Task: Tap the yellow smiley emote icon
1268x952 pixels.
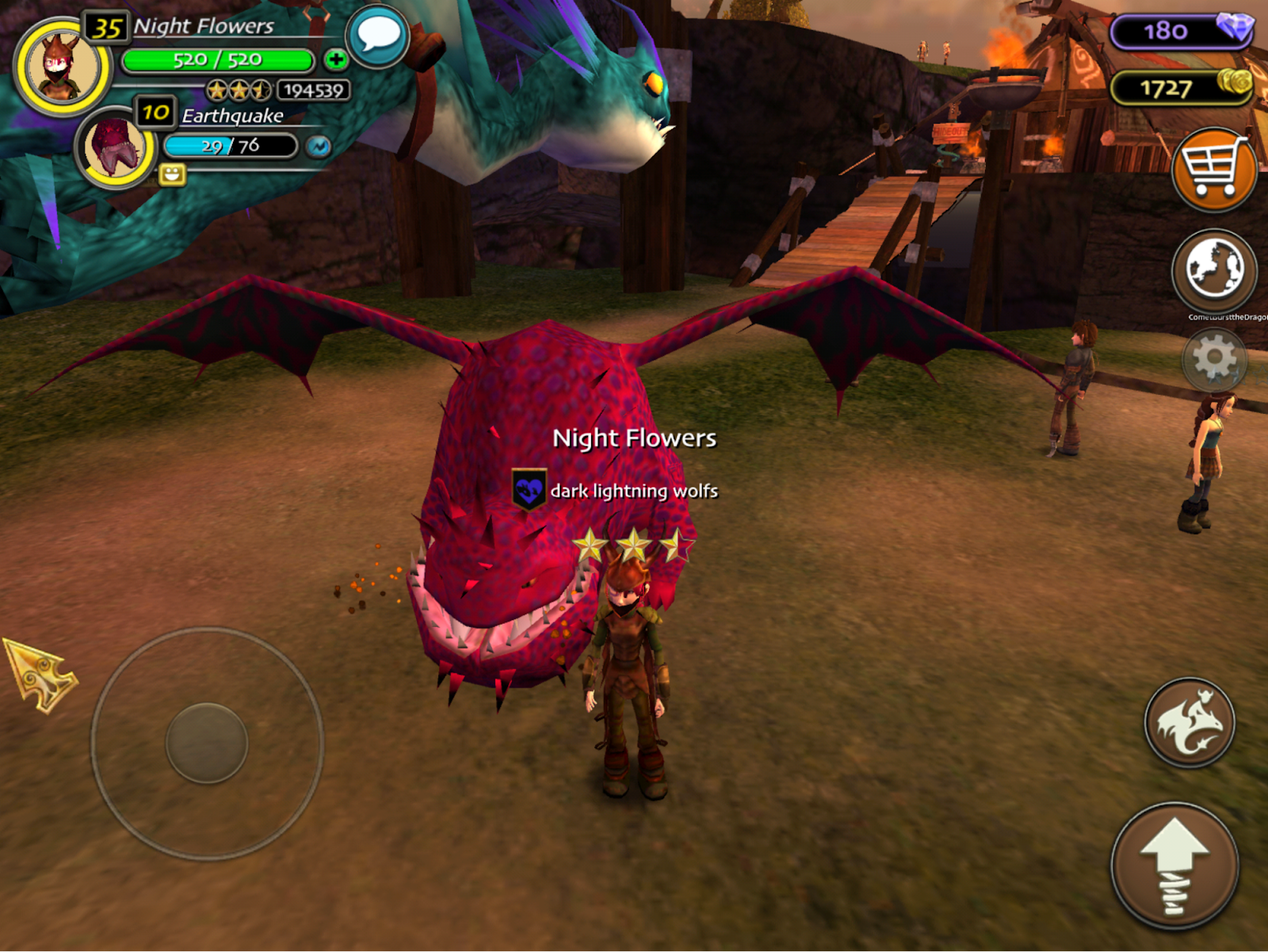Action: click(172, 174)
